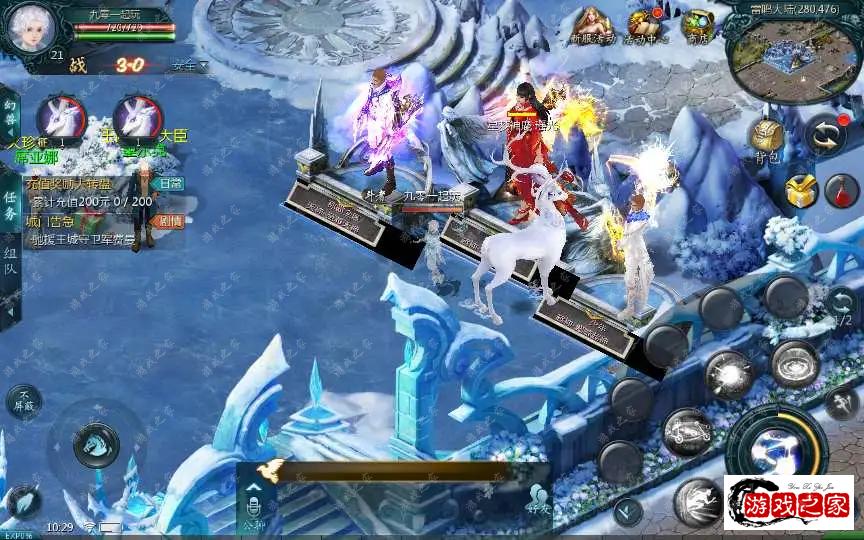Toggle the 不屏蔽 player hiding button
The height and width of the screenshot is (540, 864).
tap(24, 401)
